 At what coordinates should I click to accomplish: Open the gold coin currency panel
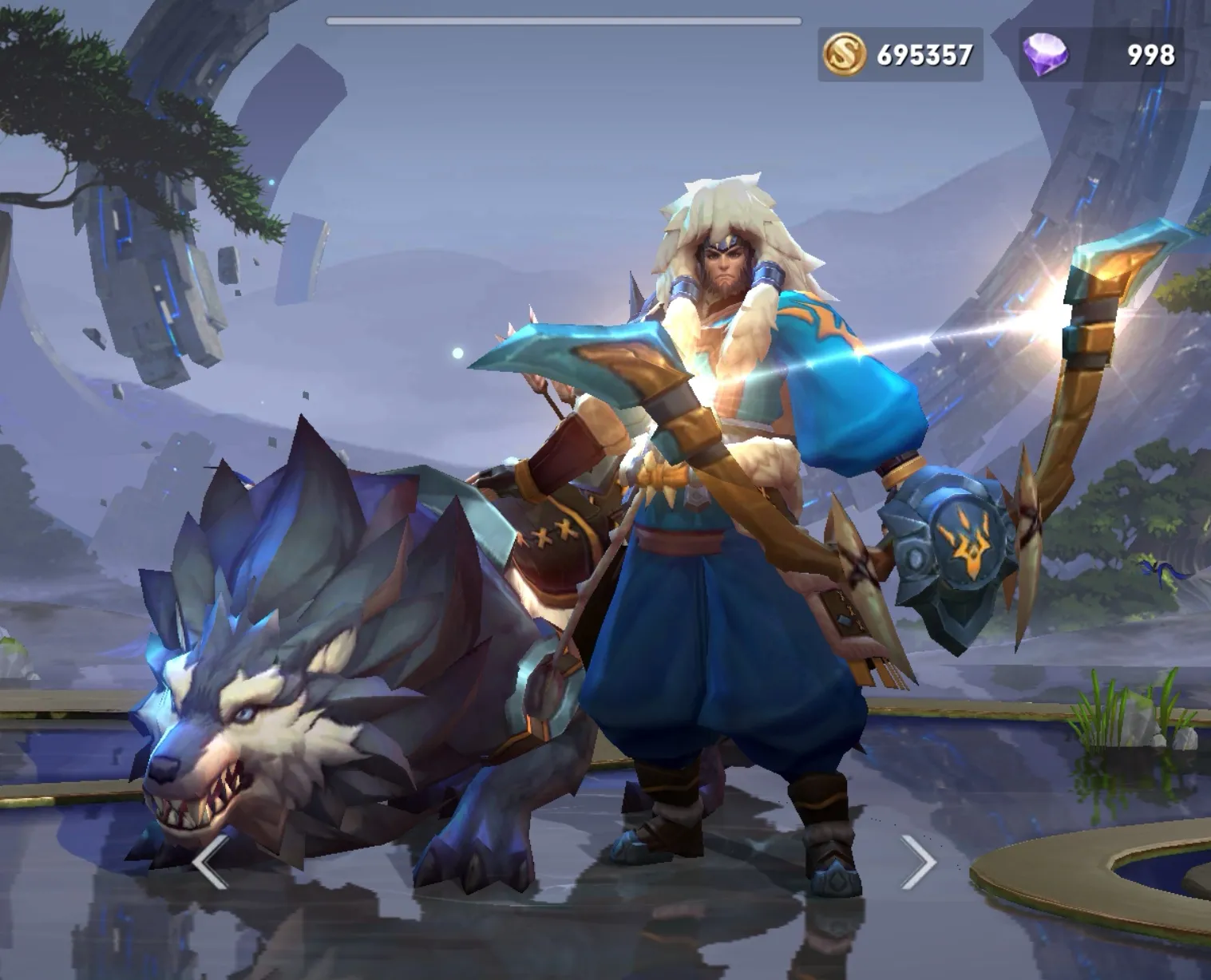pyautogui.click(x=900, y=54)
